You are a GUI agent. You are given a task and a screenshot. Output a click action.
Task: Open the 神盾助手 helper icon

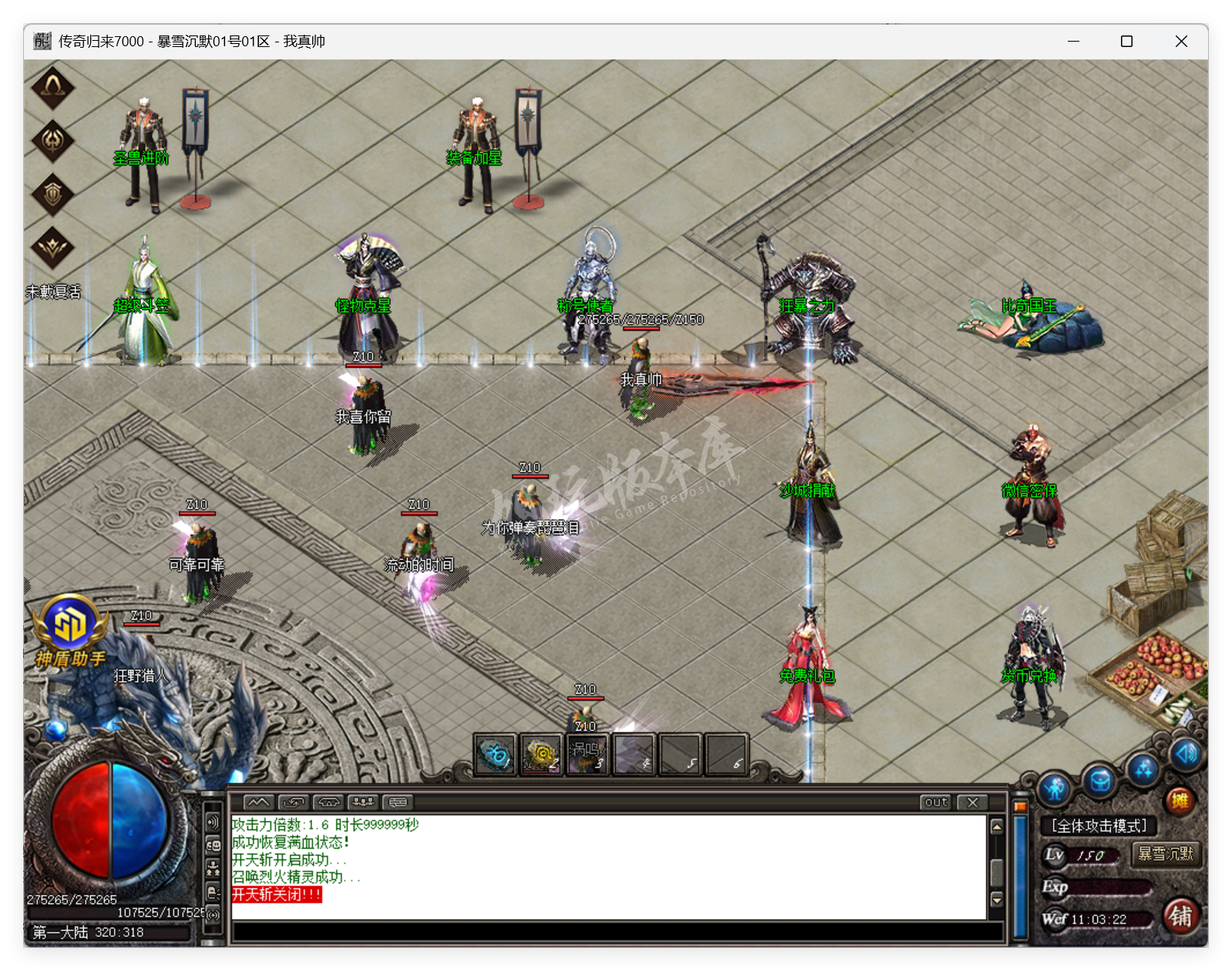69,626
